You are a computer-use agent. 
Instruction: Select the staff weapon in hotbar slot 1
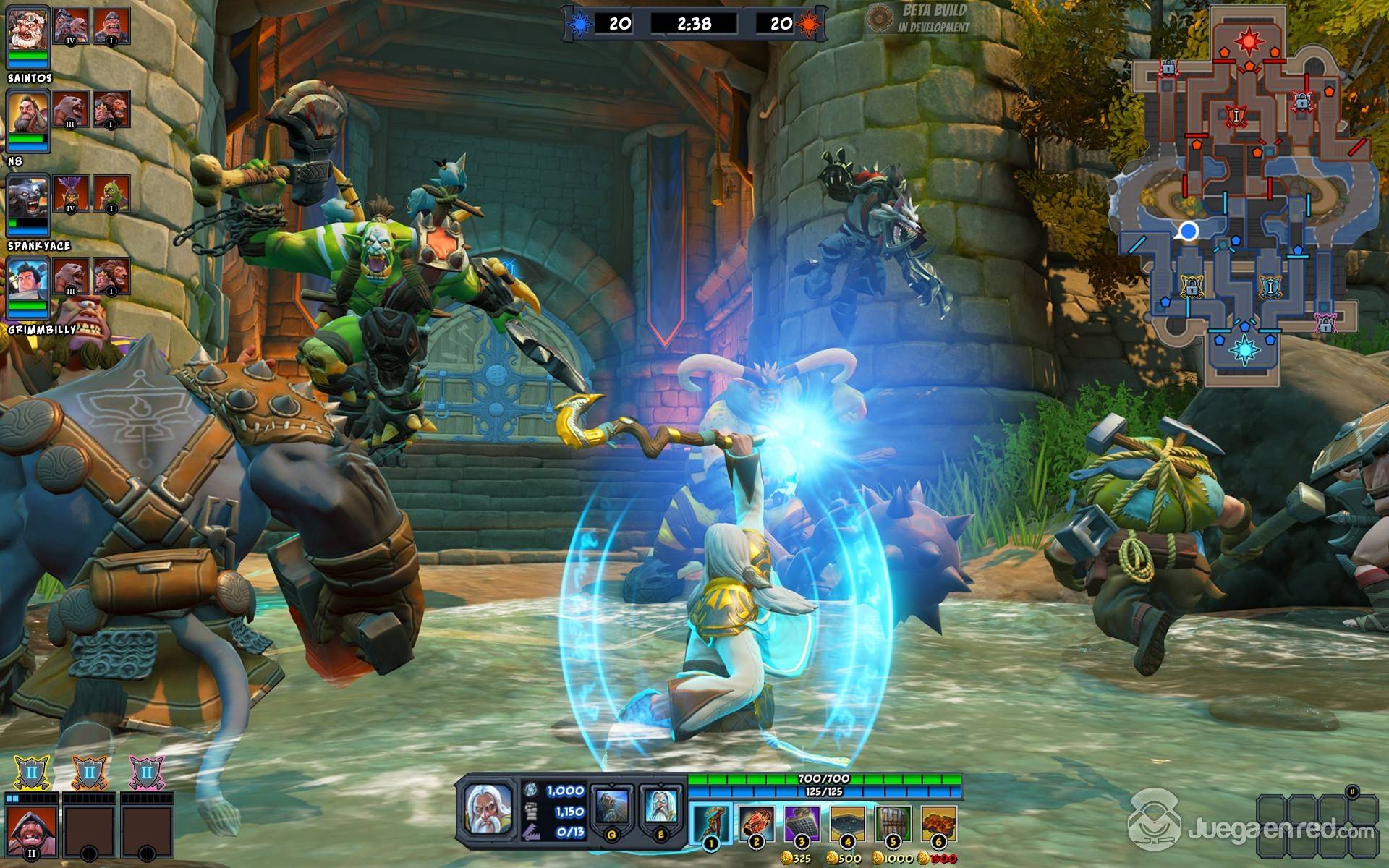pos(710,825)
